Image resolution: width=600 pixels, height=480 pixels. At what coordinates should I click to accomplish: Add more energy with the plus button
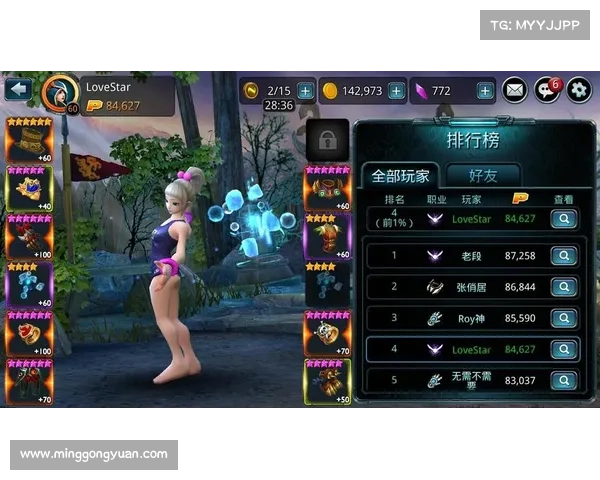[x=305, y=90]
